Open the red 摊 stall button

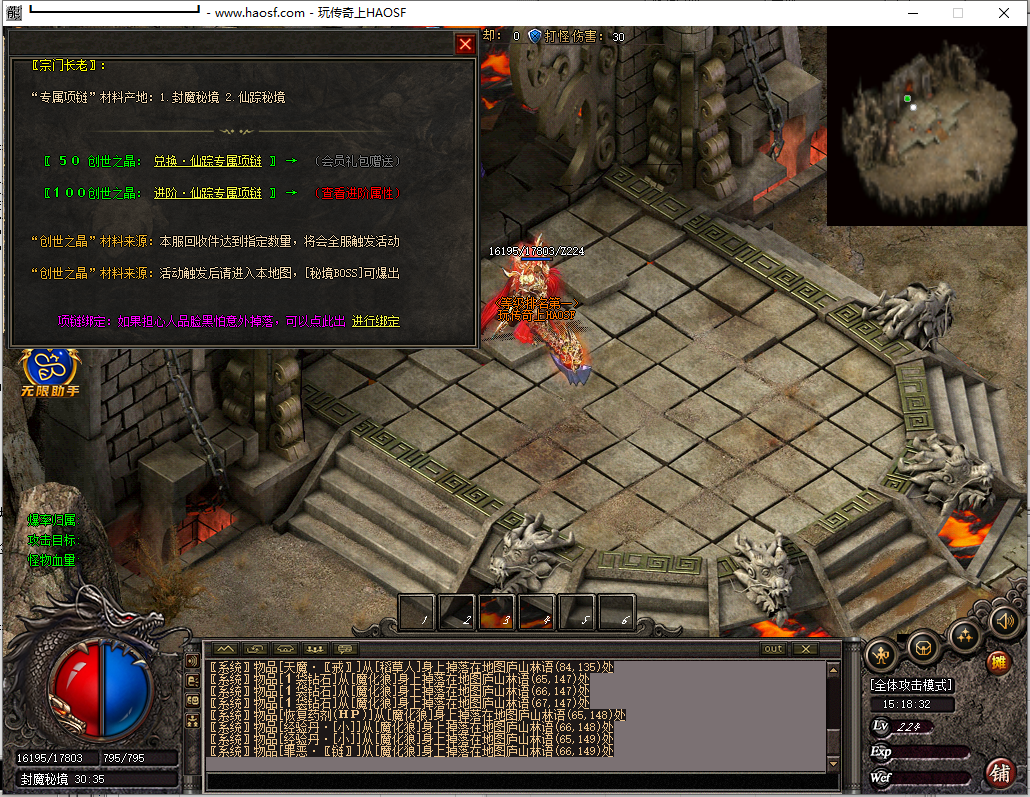point(996,662)
